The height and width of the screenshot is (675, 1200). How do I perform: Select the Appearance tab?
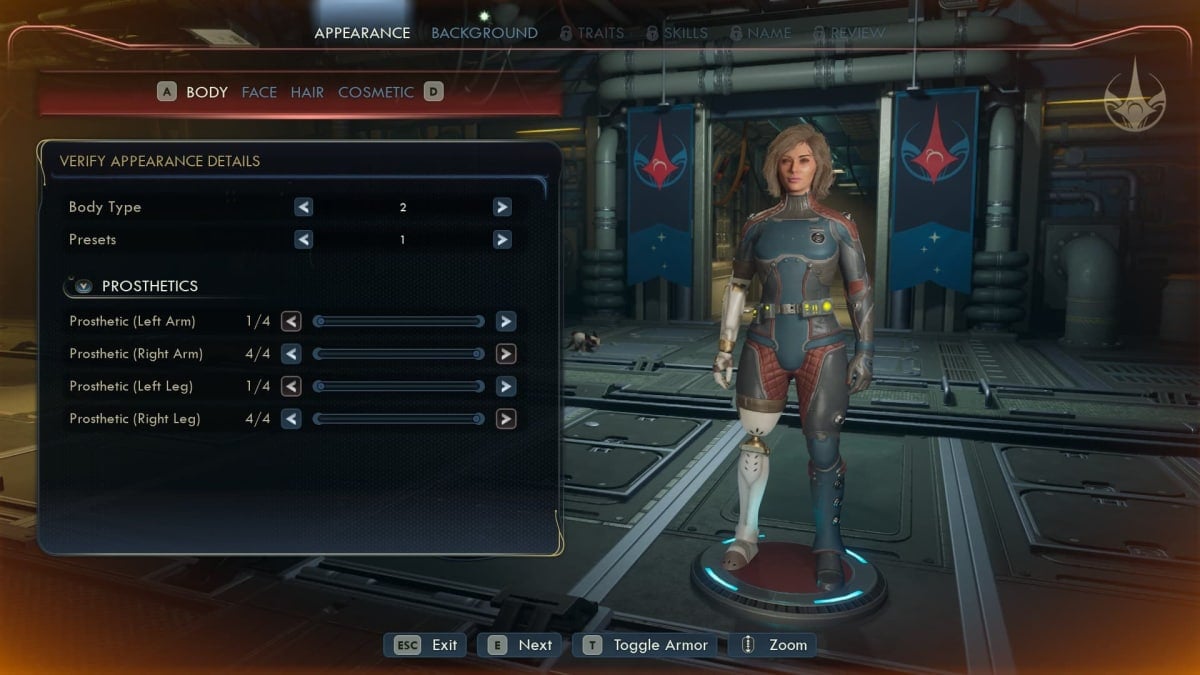coord(362,33)
